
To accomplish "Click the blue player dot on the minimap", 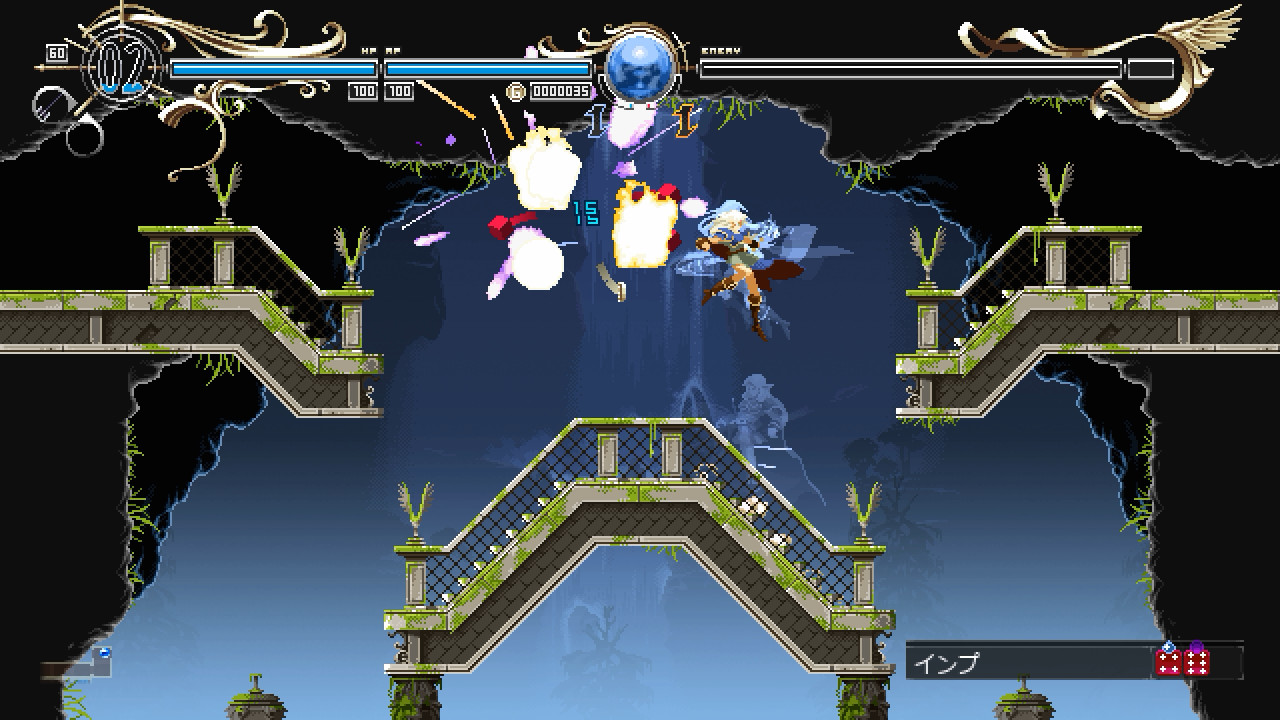I will (105, 652).
